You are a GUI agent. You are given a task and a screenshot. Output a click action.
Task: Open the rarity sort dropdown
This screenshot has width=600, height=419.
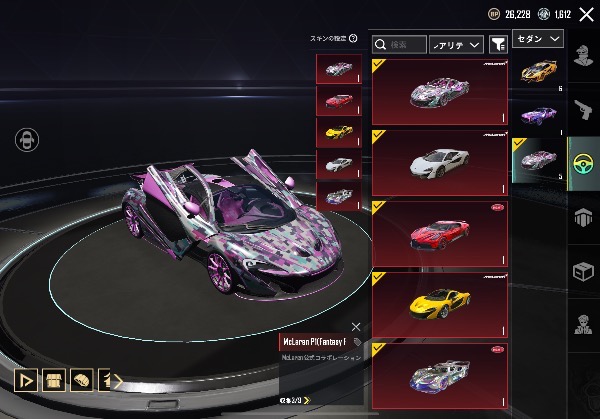pyautogui.click(x=455, y=45)
